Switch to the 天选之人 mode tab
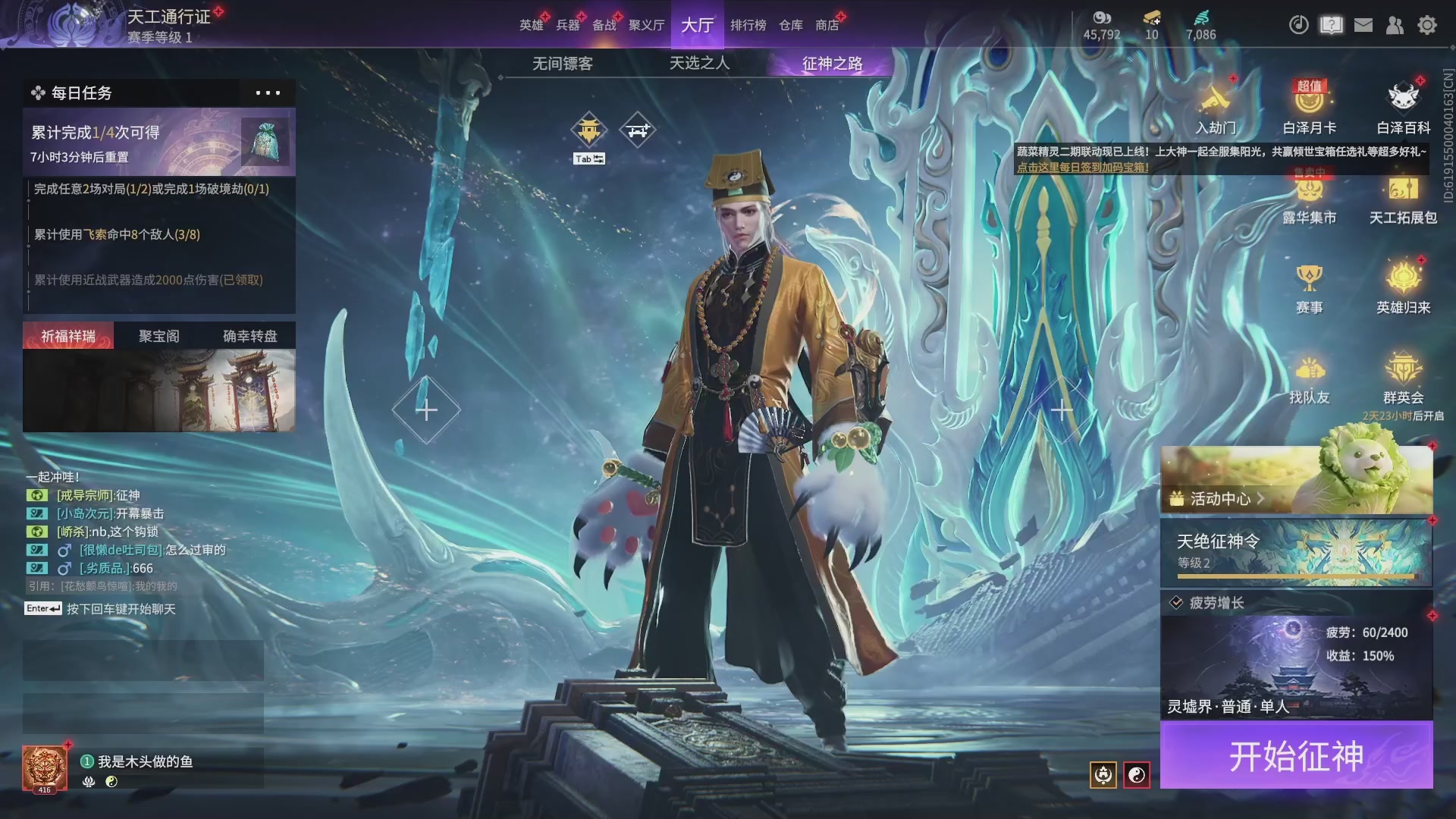 tap(699, 64)
